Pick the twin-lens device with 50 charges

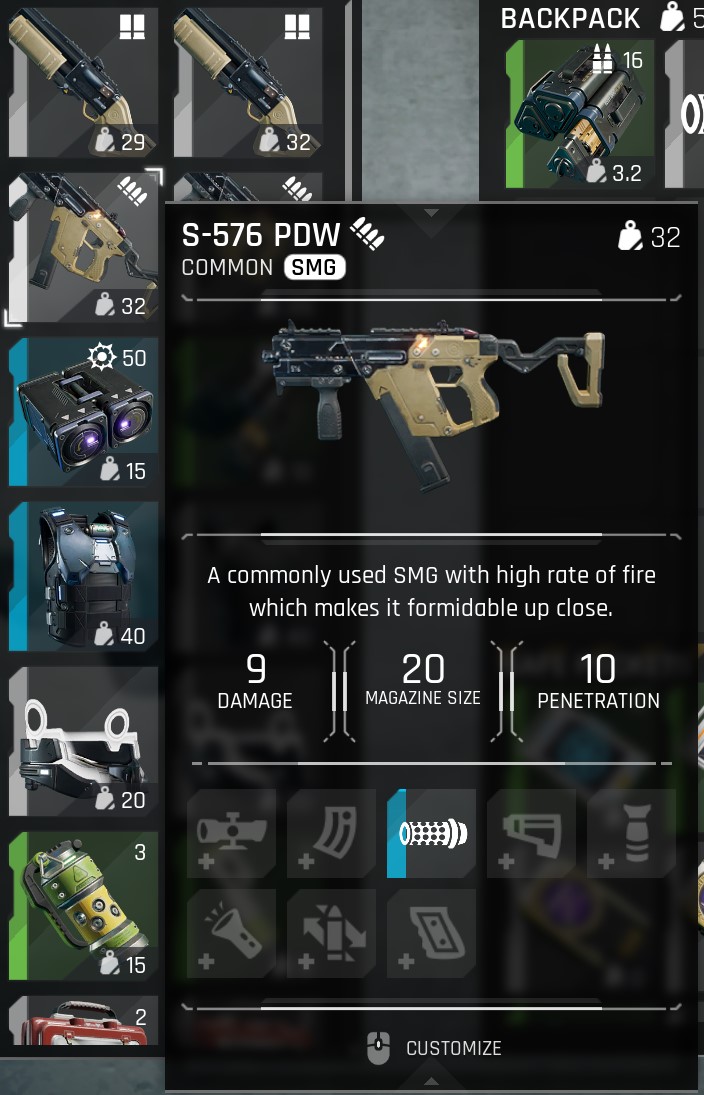pos(83,412)
